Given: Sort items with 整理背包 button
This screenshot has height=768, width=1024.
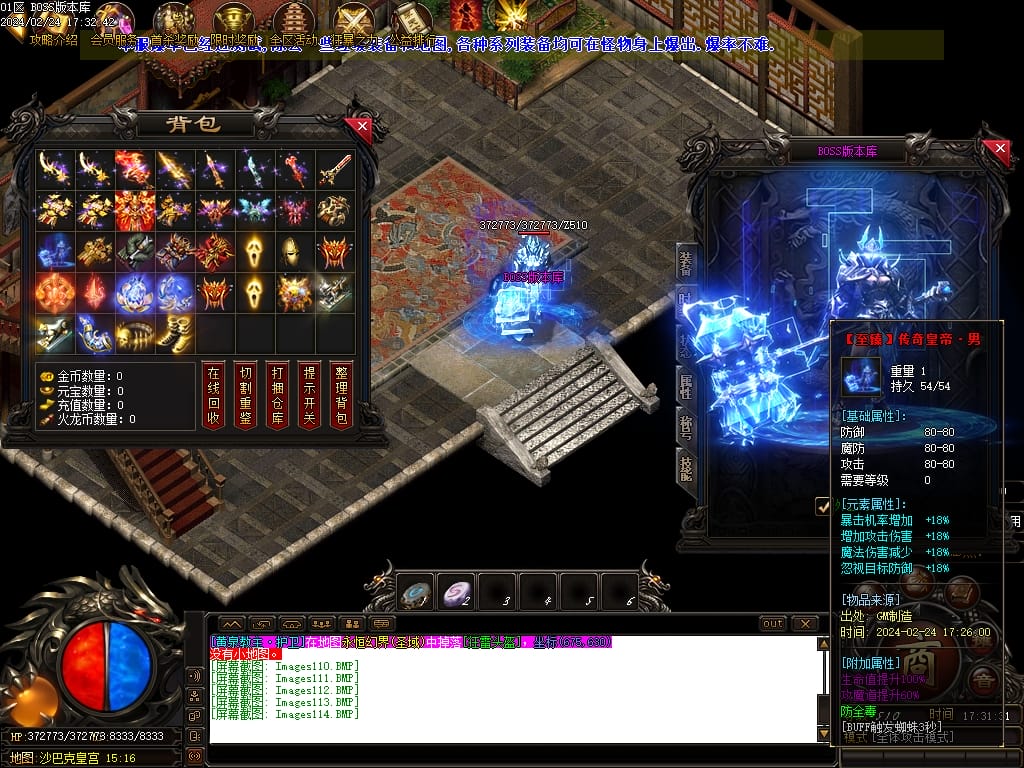Looking at the screenshot, I should click(341, 394).
